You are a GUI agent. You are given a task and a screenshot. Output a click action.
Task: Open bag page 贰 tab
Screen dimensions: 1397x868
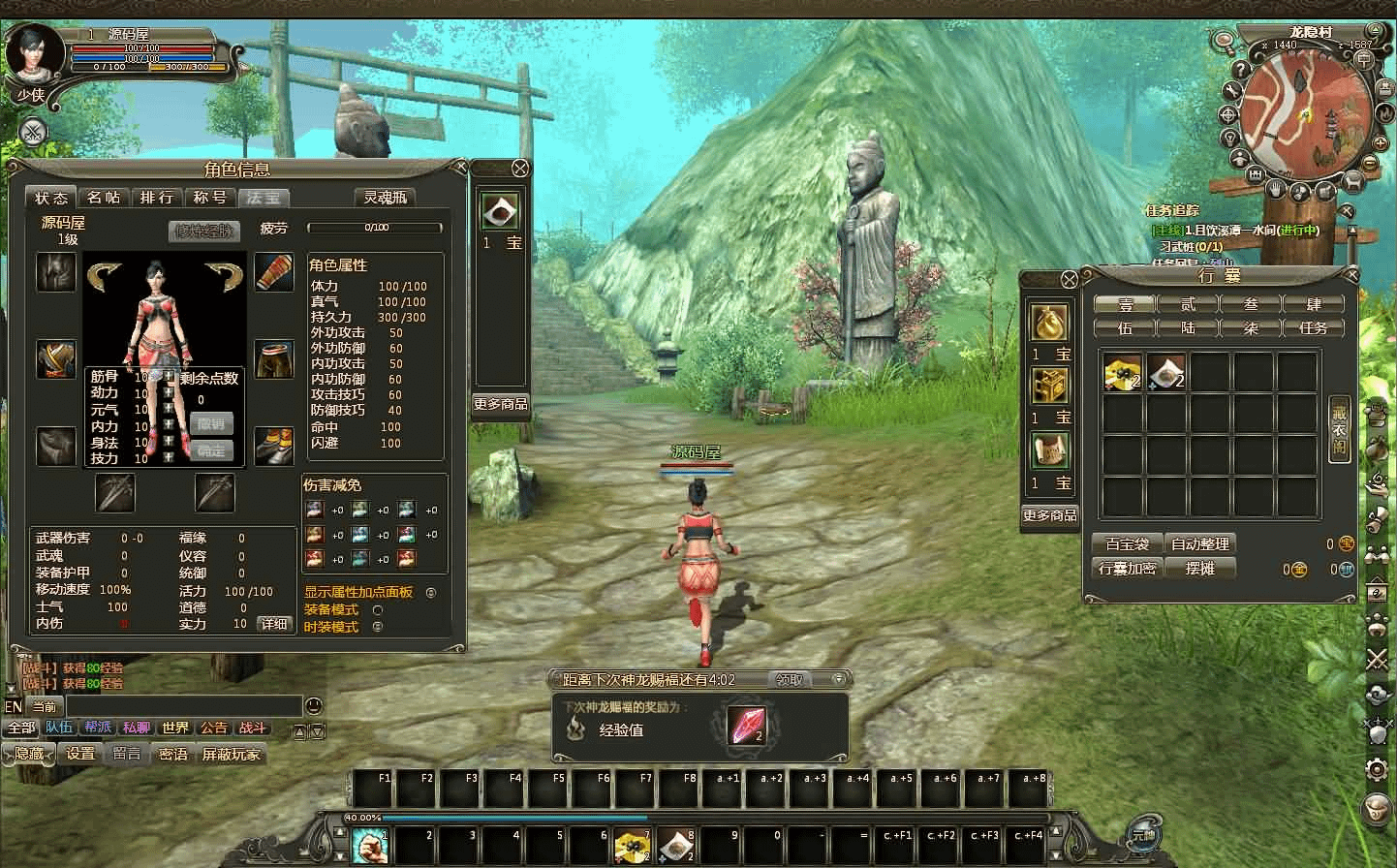(x=1188, y=304)
